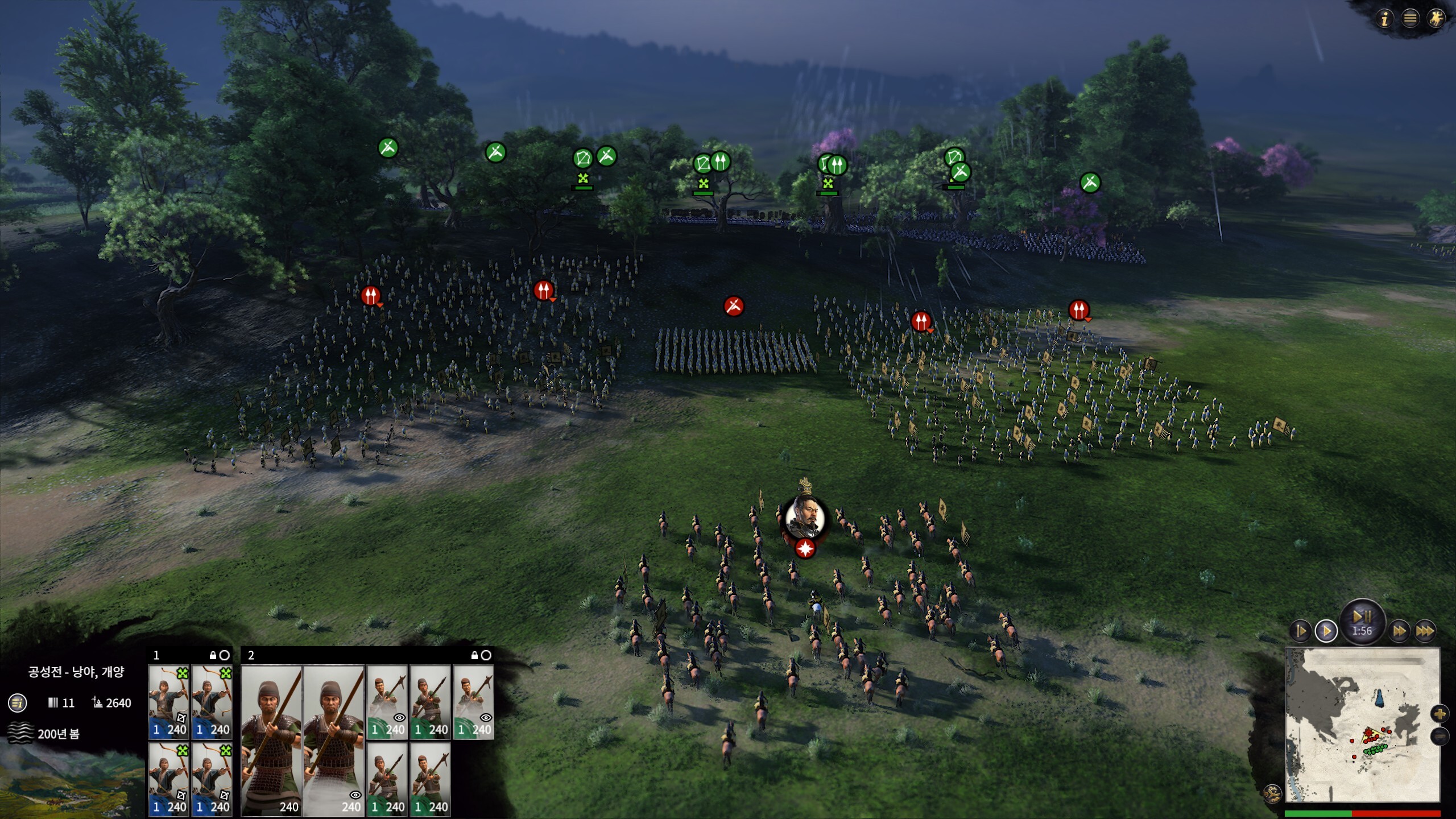The height and width of the screenshot is (819, 1456).
Task: Select the bottom-right archer unit card
Action: 212,779
